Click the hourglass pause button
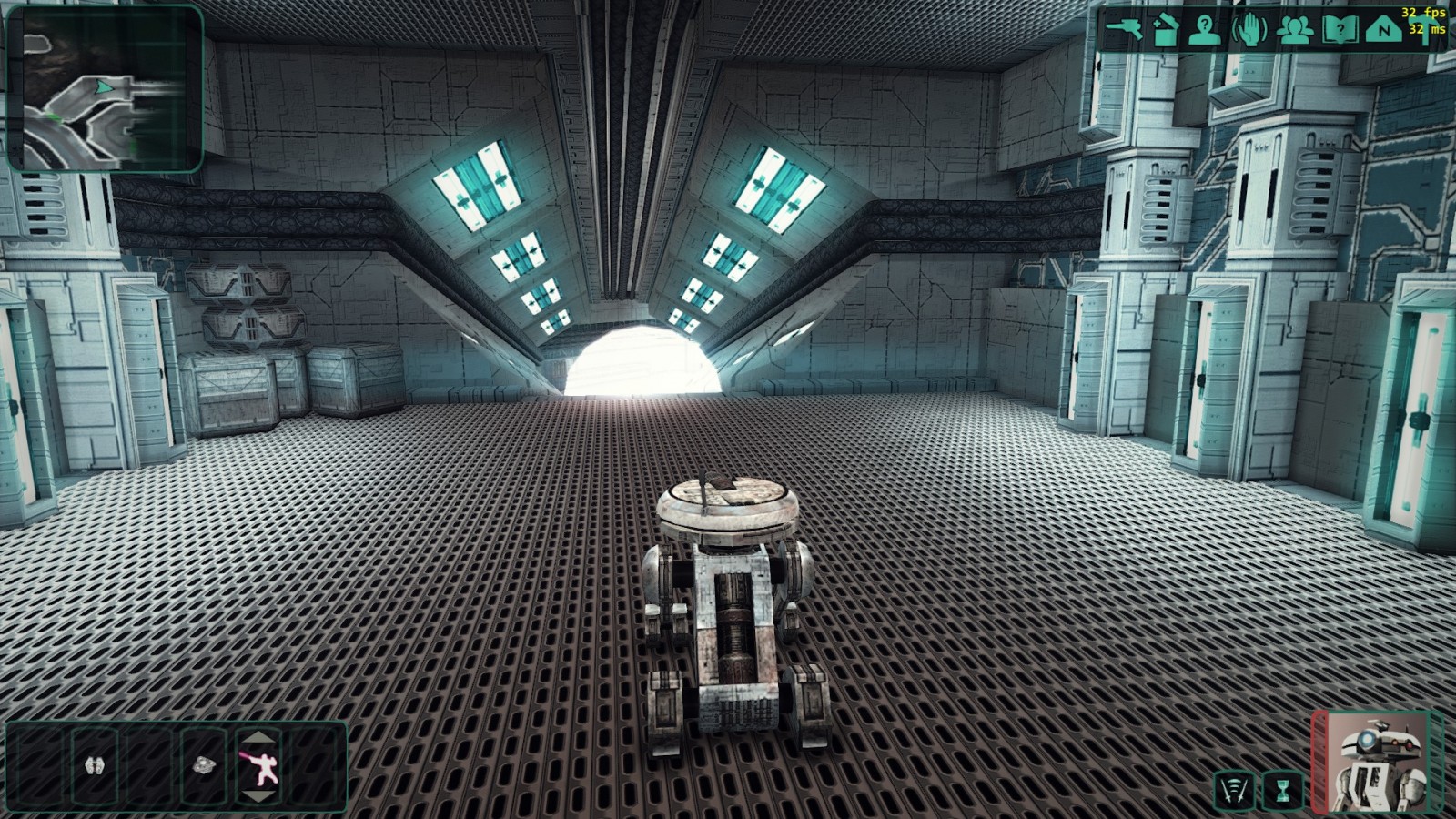1456x819 pixels. [1282, 789]
